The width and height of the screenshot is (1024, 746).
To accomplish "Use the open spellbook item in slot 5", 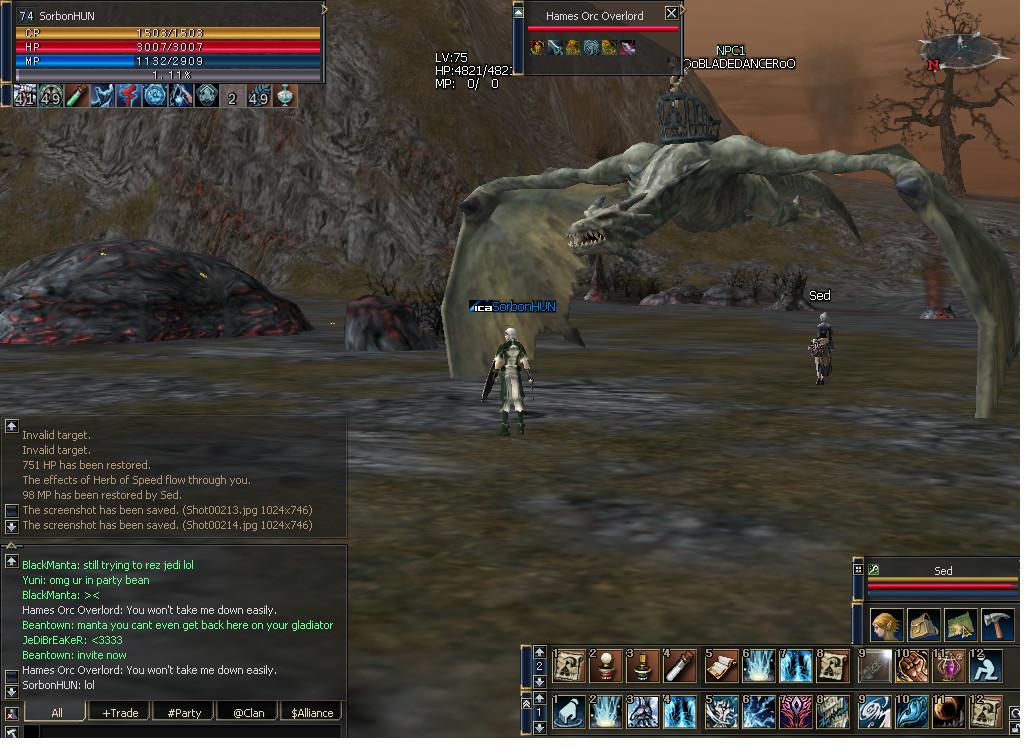I will pyautogui.click(x=720, y=666).
